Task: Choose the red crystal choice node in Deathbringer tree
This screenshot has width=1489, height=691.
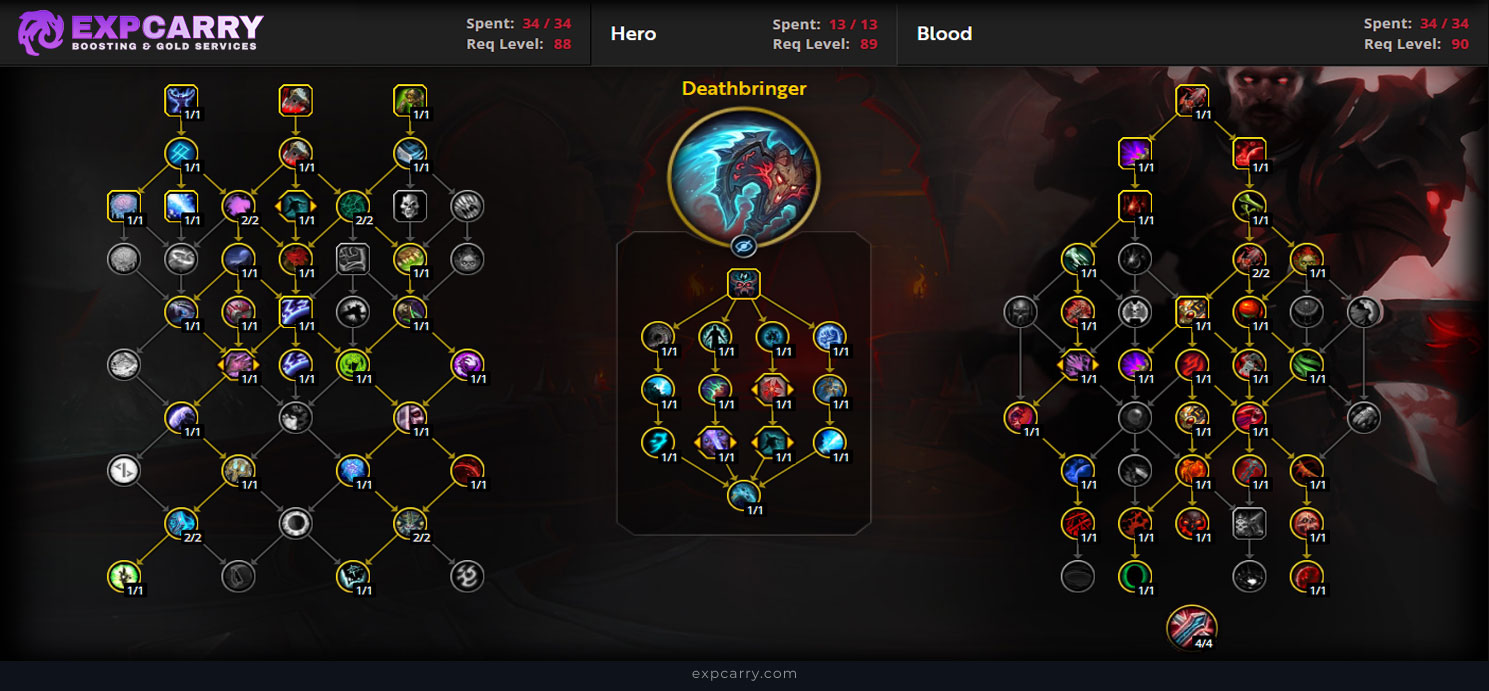Action: 772,388
